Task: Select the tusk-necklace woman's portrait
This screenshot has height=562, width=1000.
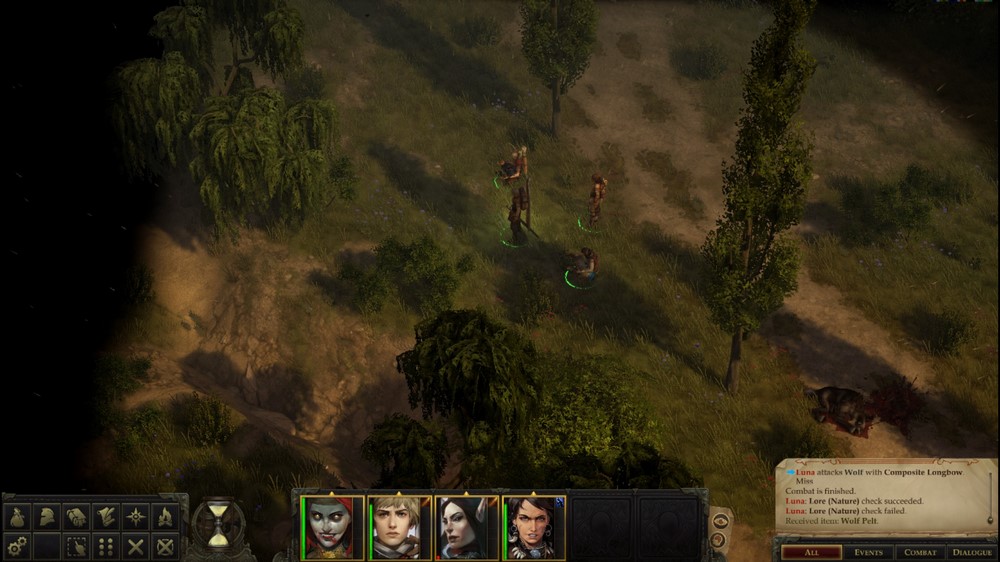Action: click(x=533, y=527)
